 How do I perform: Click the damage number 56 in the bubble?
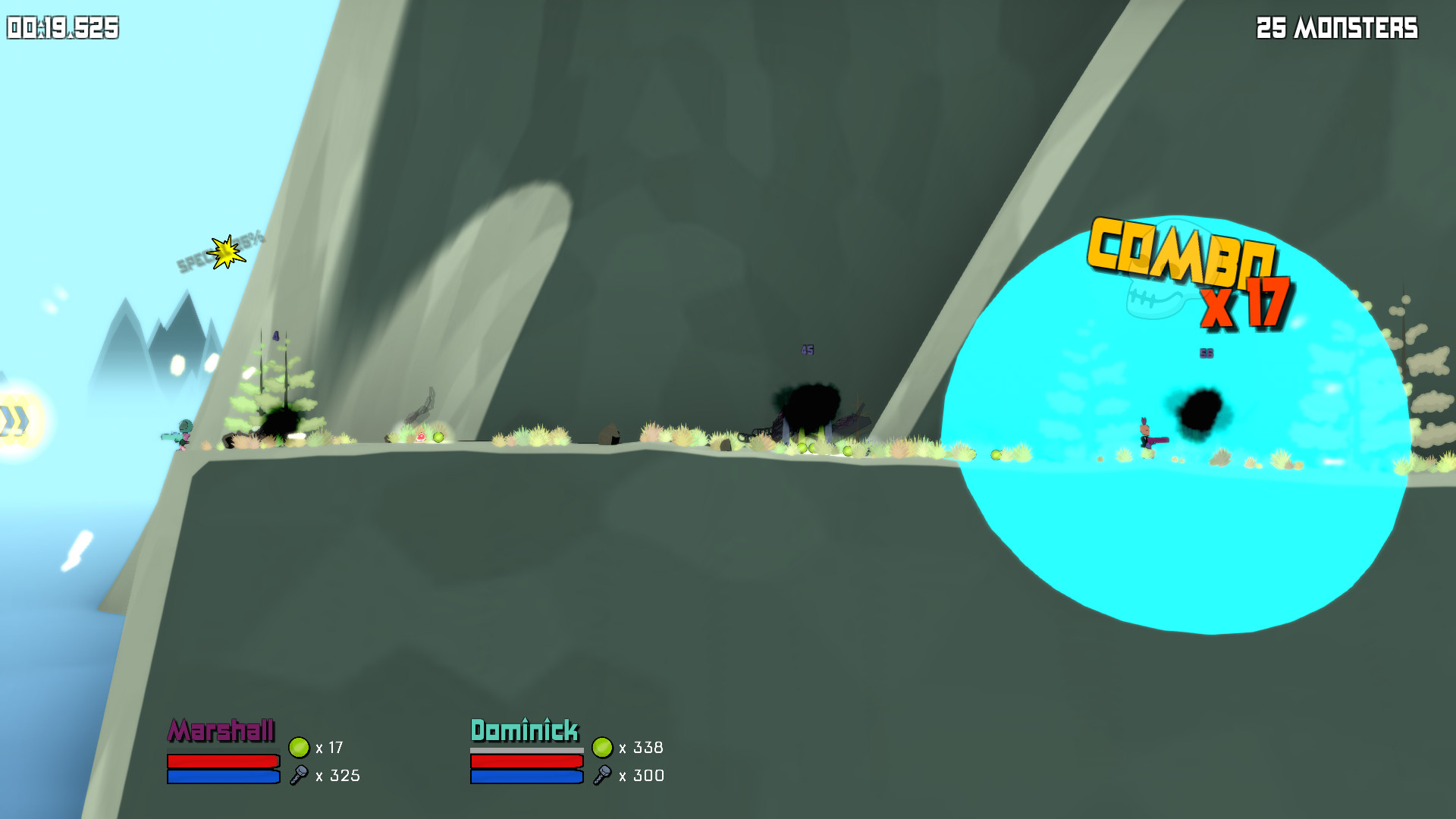tap(1205, 353)
